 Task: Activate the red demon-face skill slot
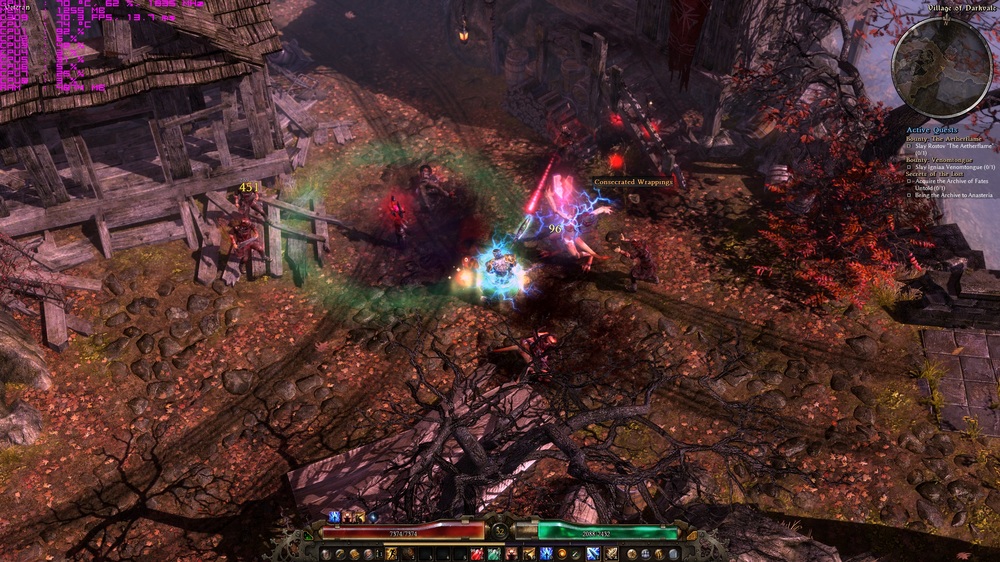tap(511, 554)
